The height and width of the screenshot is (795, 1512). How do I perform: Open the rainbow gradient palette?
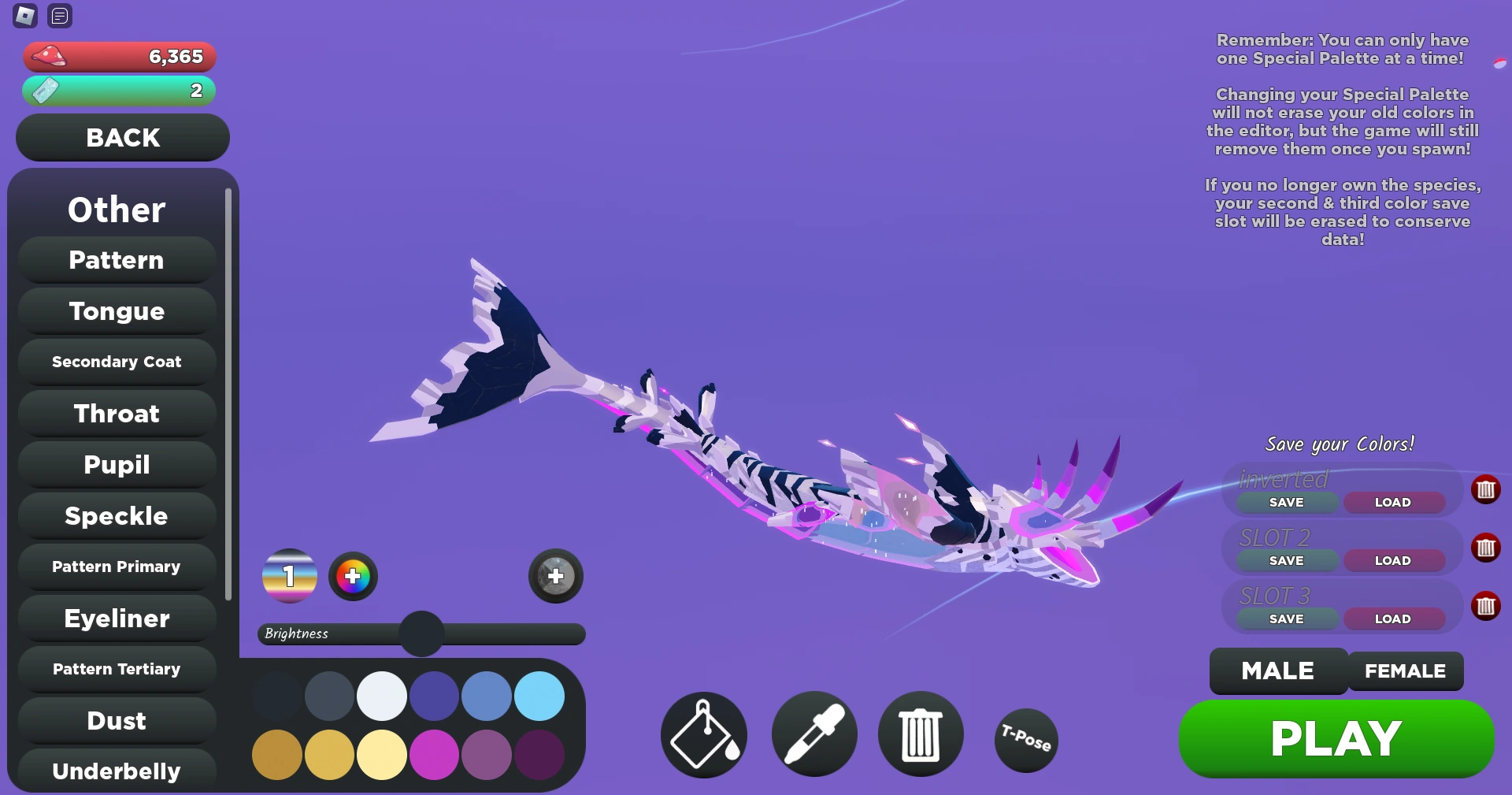click(x=289, y=577)
